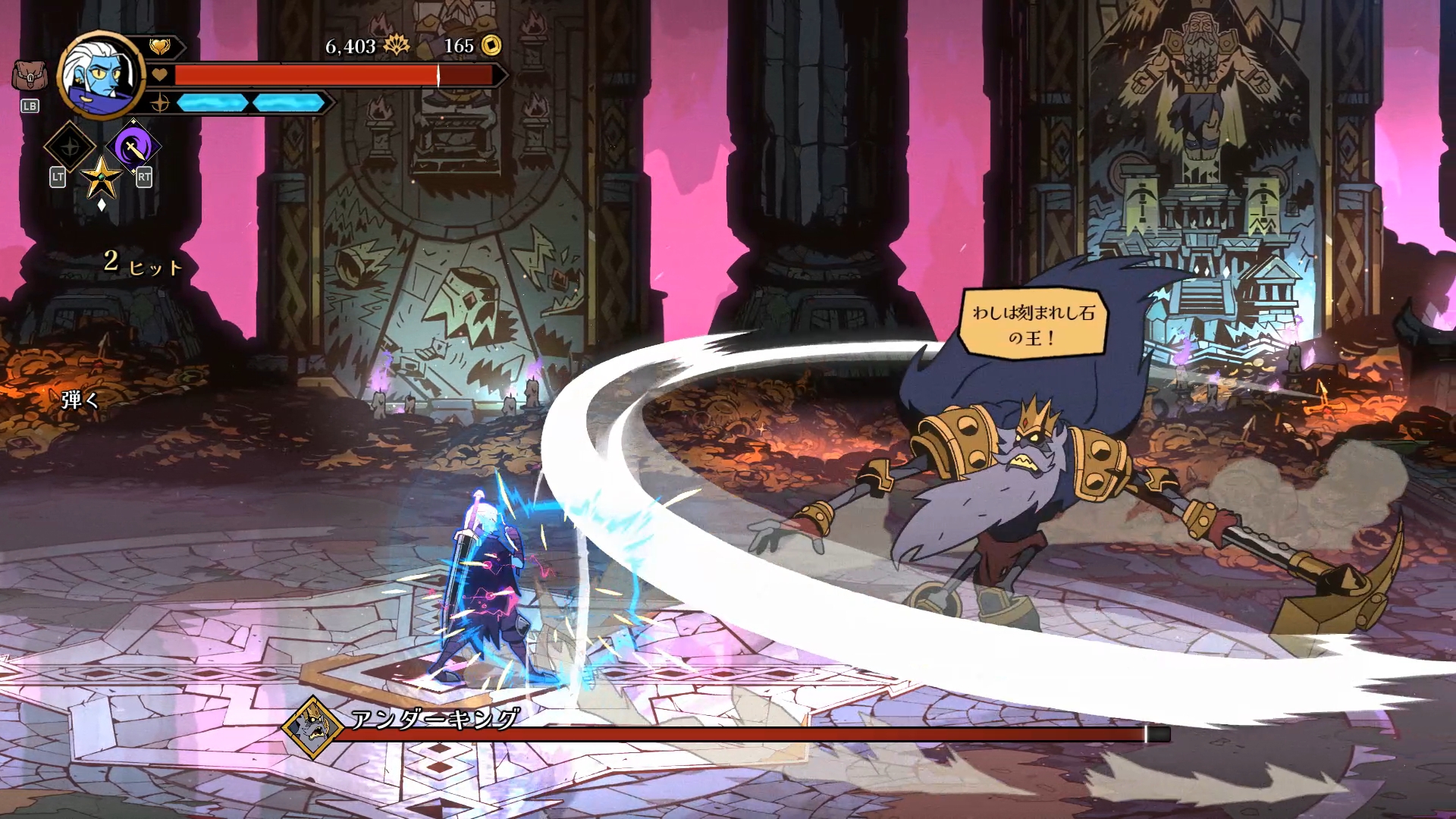Click the golden winged heart icon
Screen dimensions: 1456x819
(159, 48)
